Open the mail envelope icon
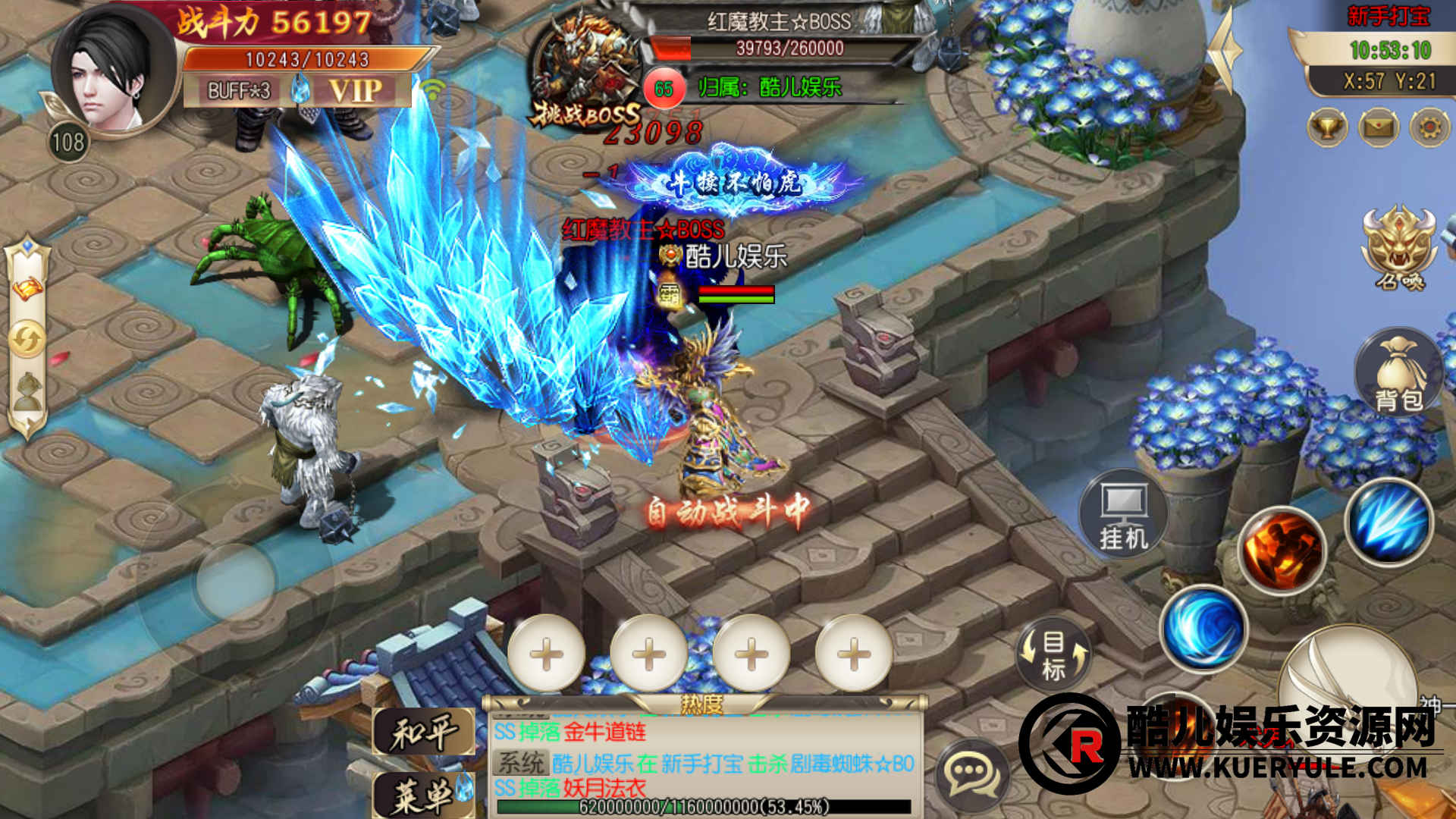Viewport: 1456px width, 819px height. 1379,127
